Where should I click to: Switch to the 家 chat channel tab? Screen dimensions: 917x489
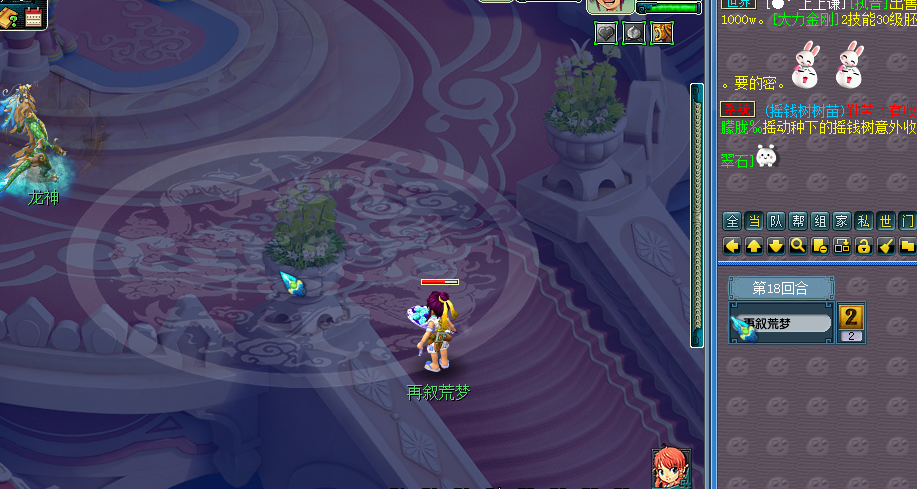pos(842,222)
